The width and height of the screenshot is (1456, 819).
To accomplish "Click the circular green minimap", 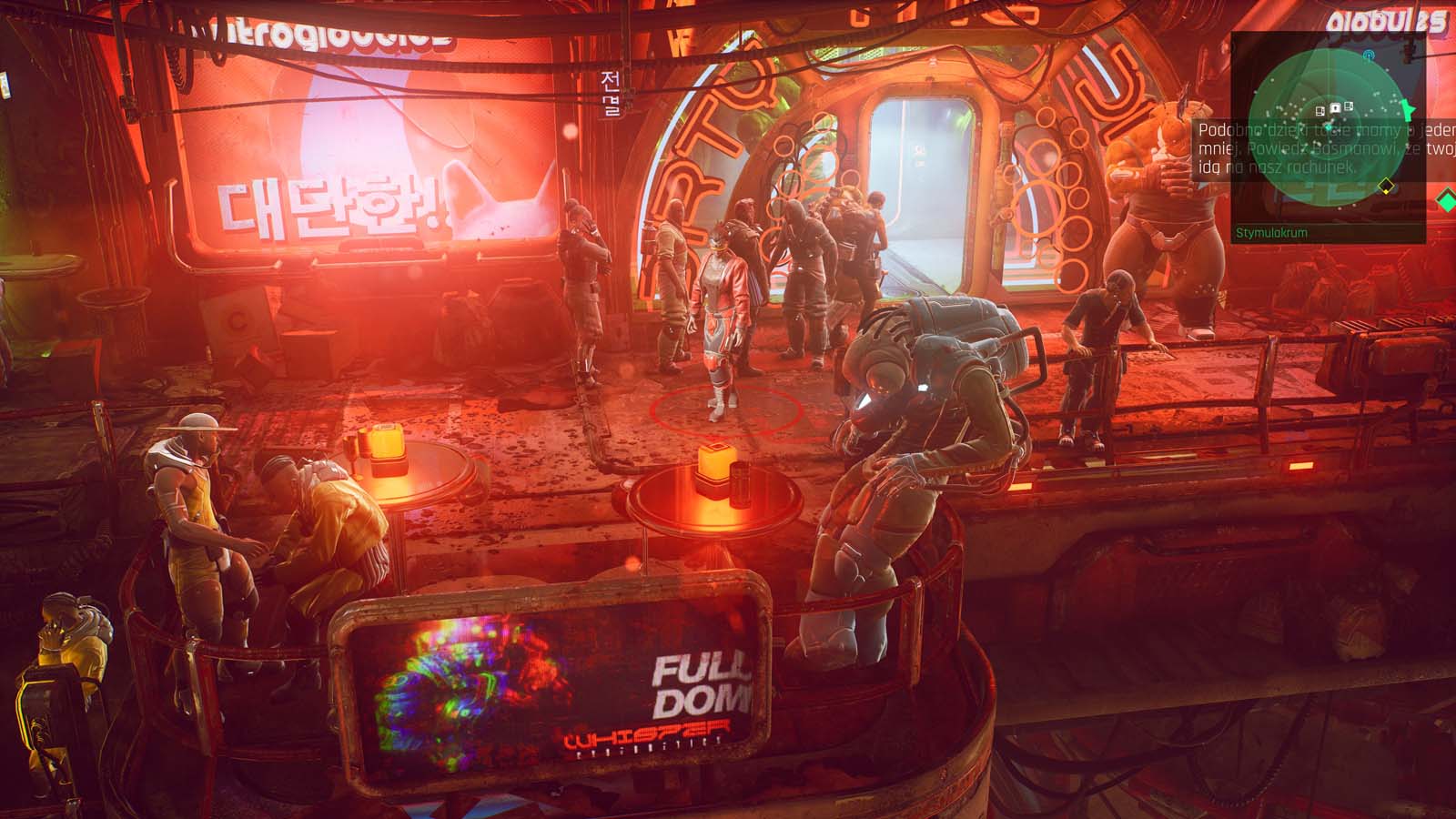I will 1330,126.
